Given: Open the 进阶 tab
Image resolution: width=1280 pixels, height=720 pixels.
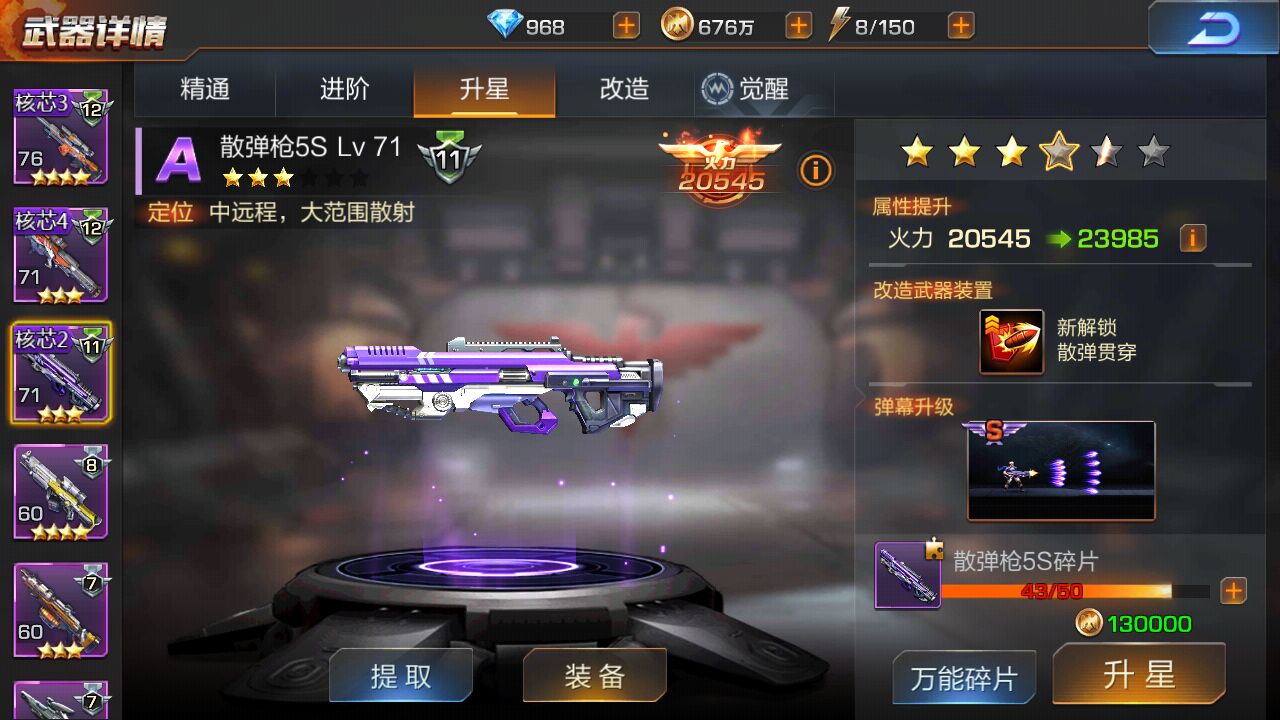Looking at the screenshot, I should [x=343, y=89].
